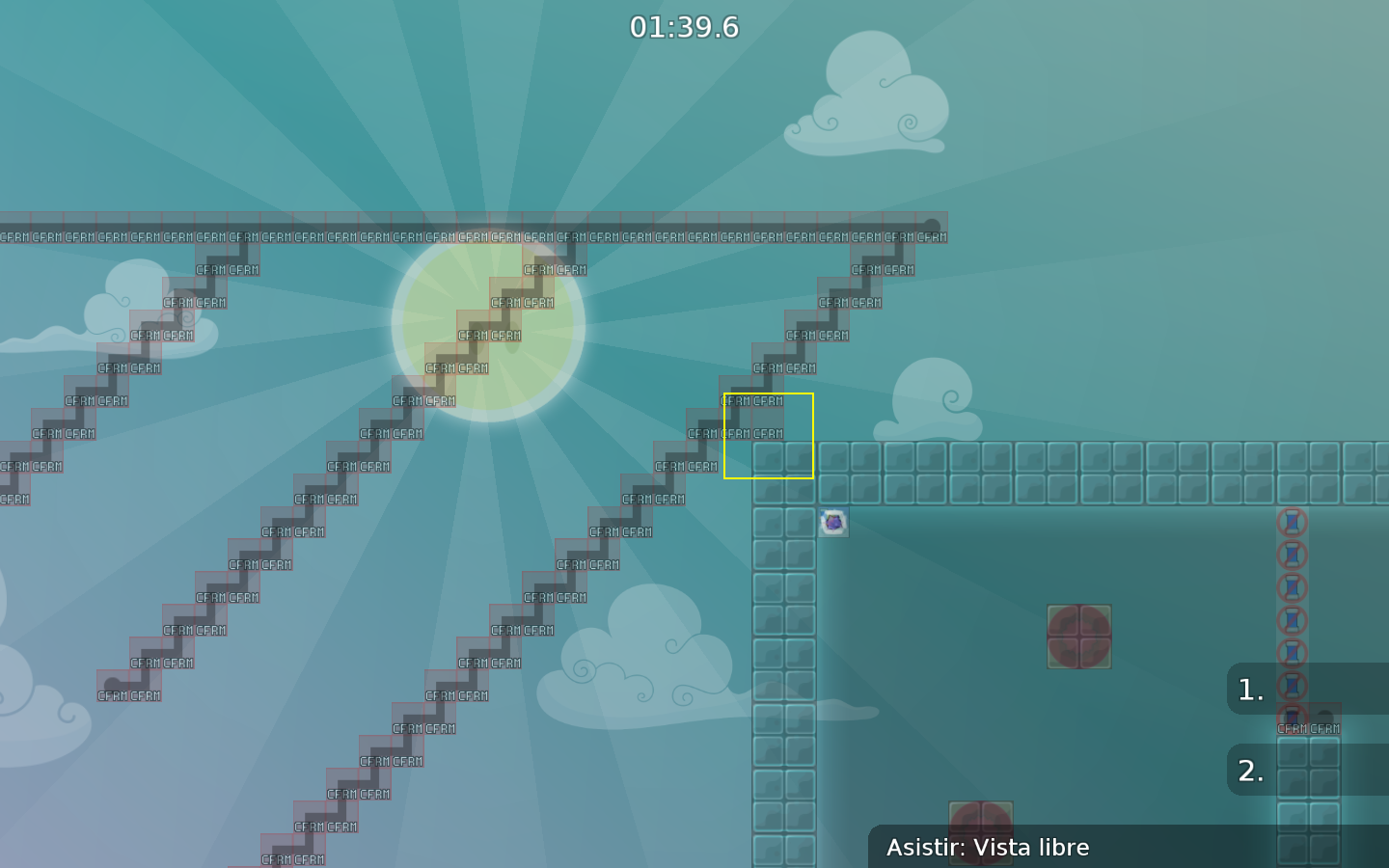Click the lowest prohibited spool icon in the column
The height and width of the screenshot is (868, 1389).
(1293, 714)
